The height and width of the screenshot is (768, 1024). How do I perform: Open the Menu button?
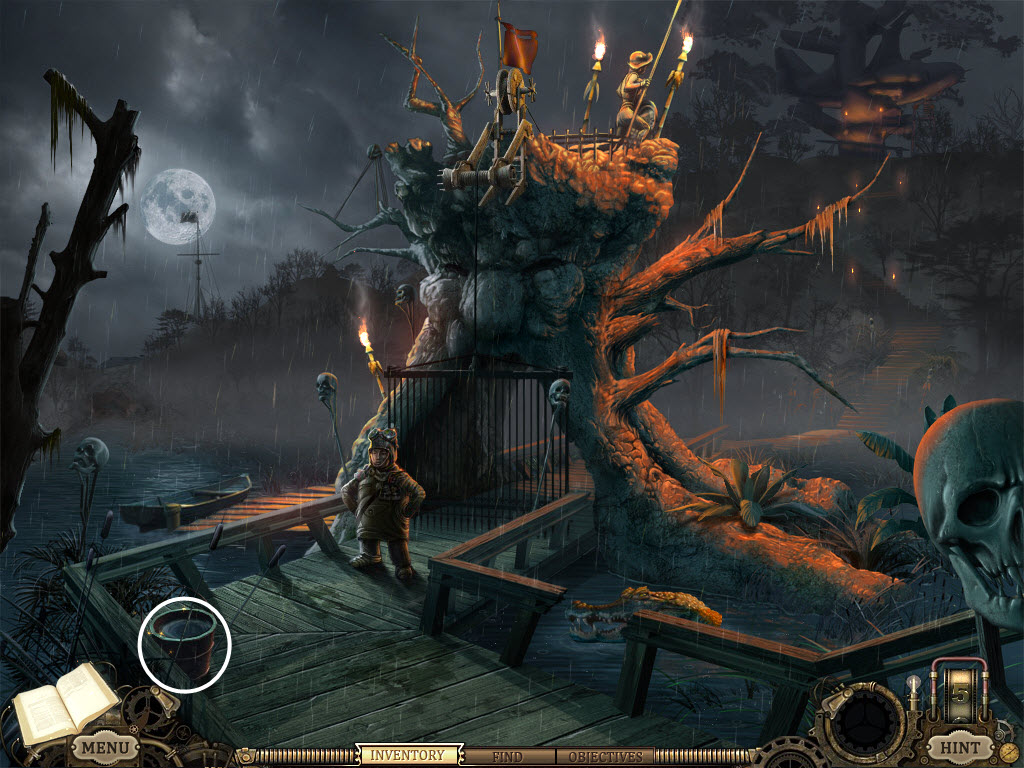click(x=104, y=747)
